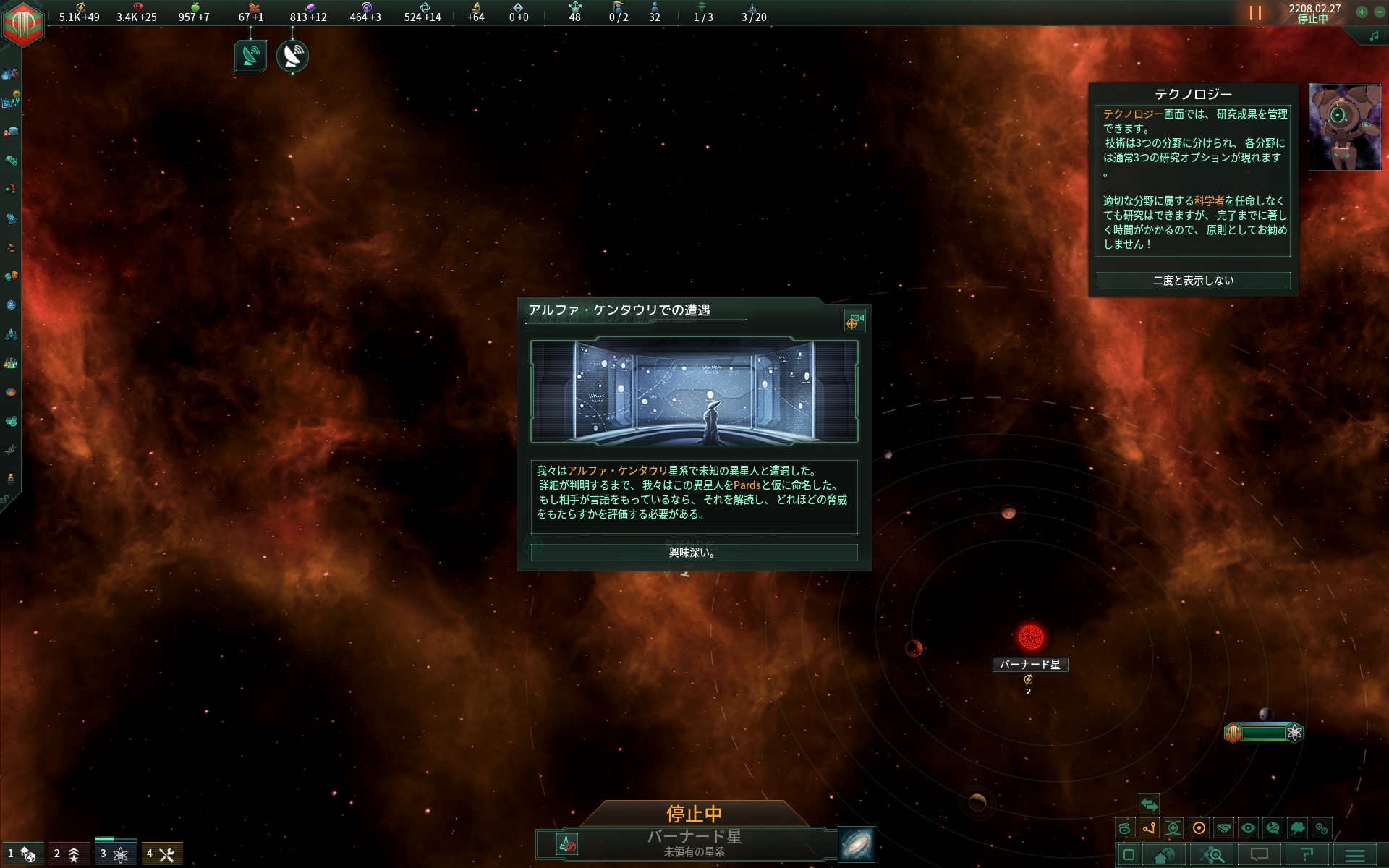This screenshot has width=1389, height=868.
Task: Open the main menu hamburger button
Action: (1354, 856)
